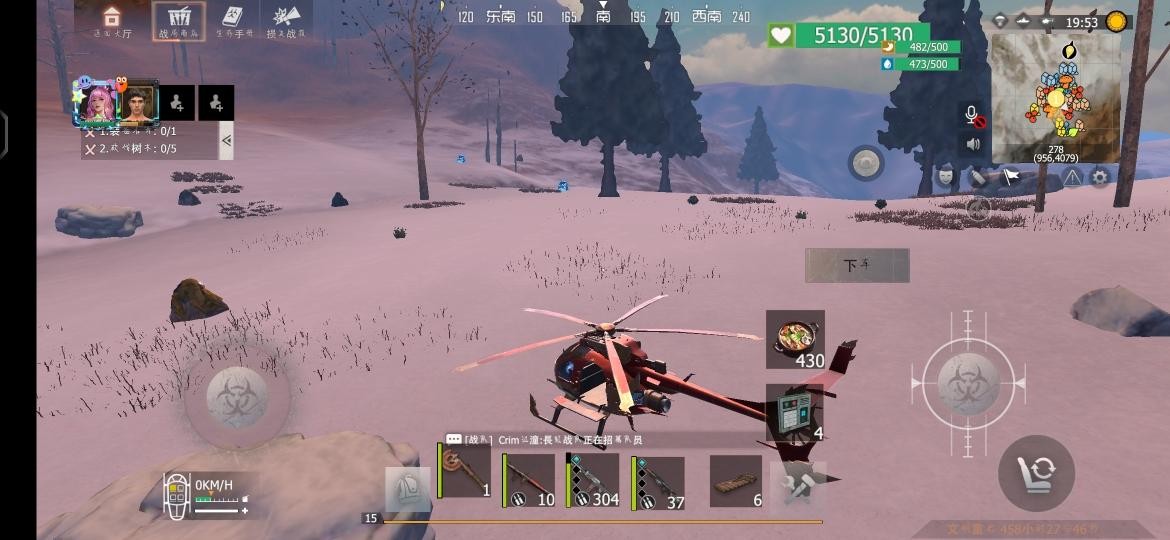Open the emote mask icon
This screenshot has height=540, width=1170.
point(946,177)
